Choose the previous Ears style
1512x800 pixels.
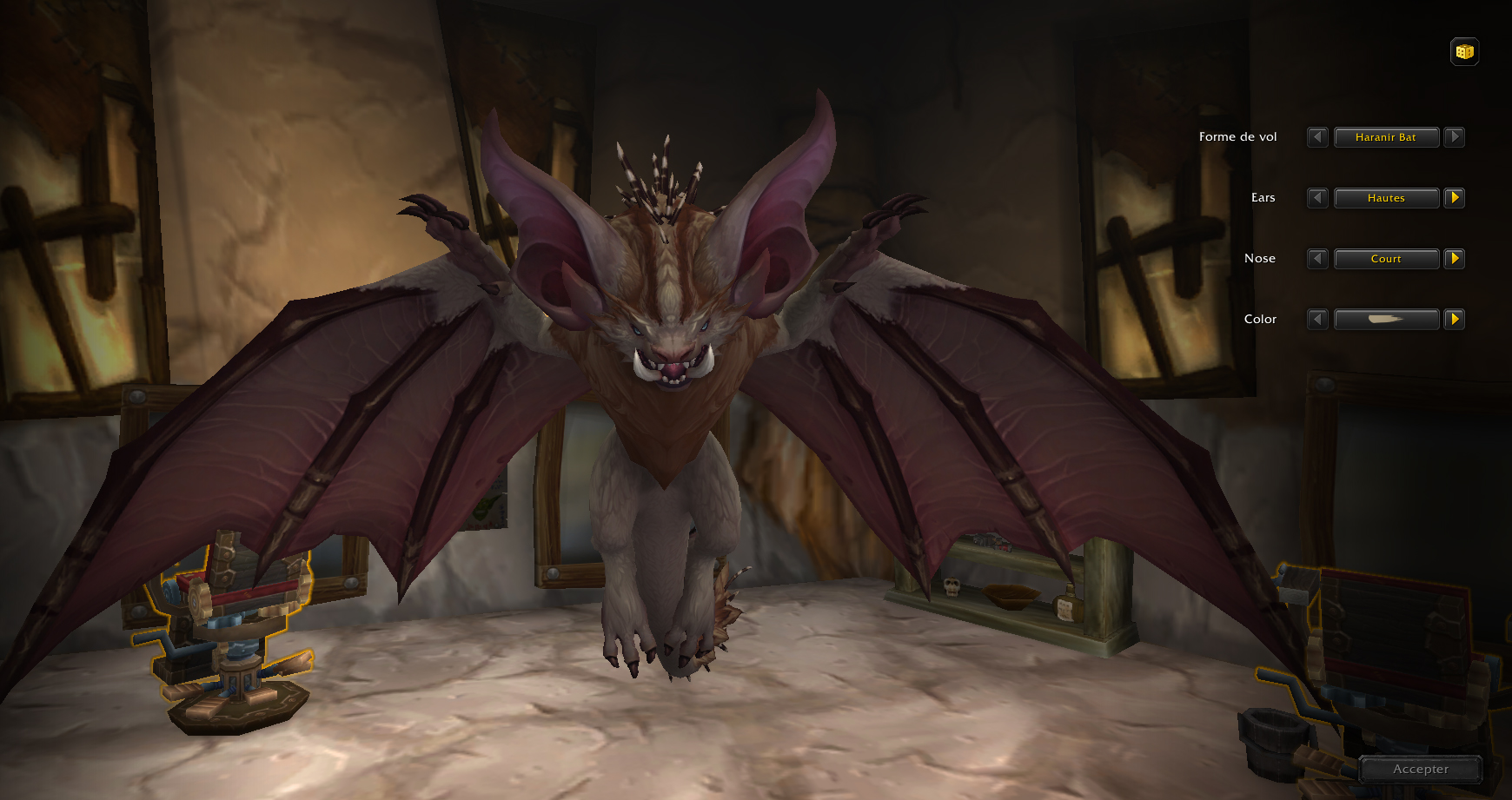[x=1317, y=198]
